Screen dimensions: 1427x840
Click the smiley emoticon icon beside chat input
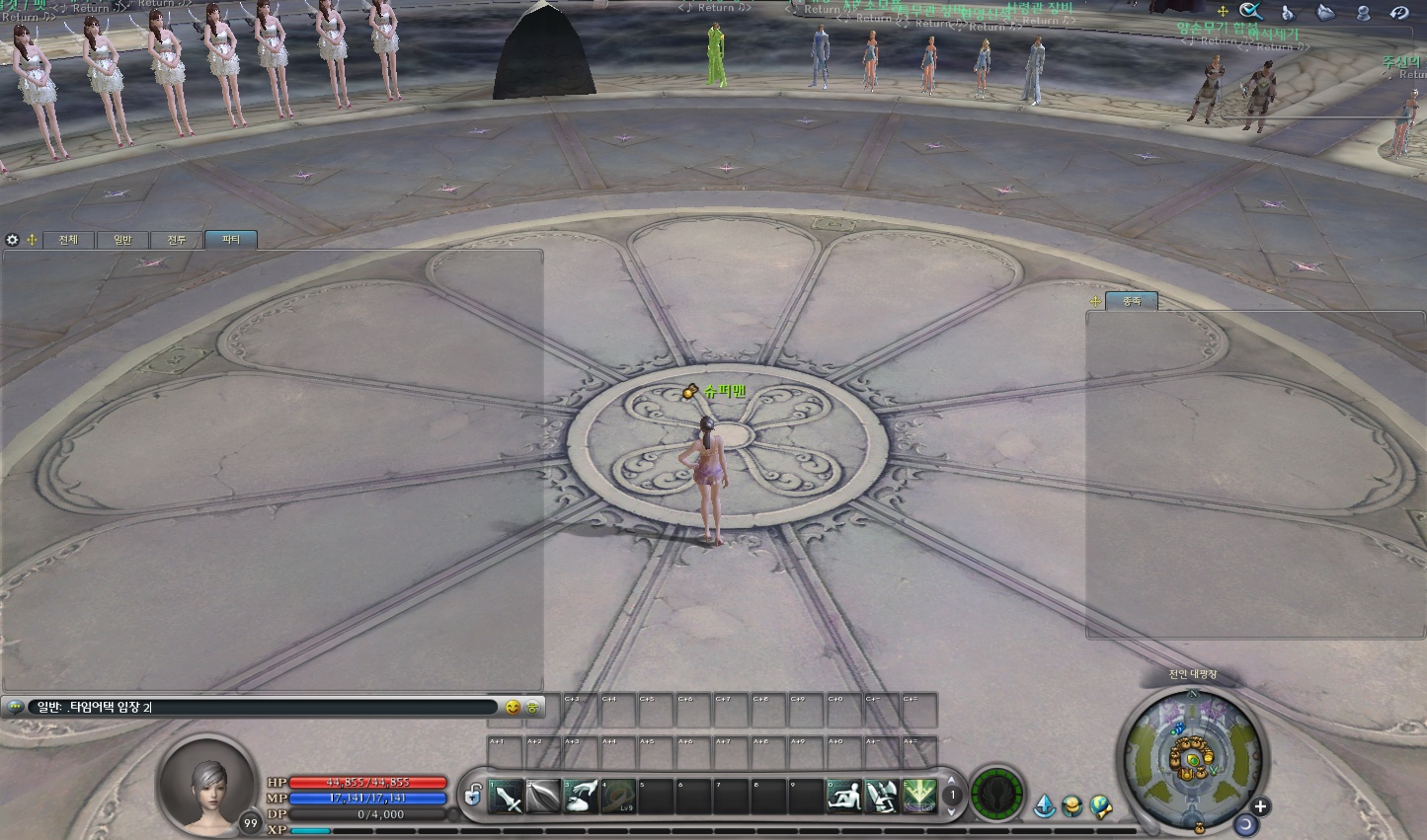click(515, 707)
